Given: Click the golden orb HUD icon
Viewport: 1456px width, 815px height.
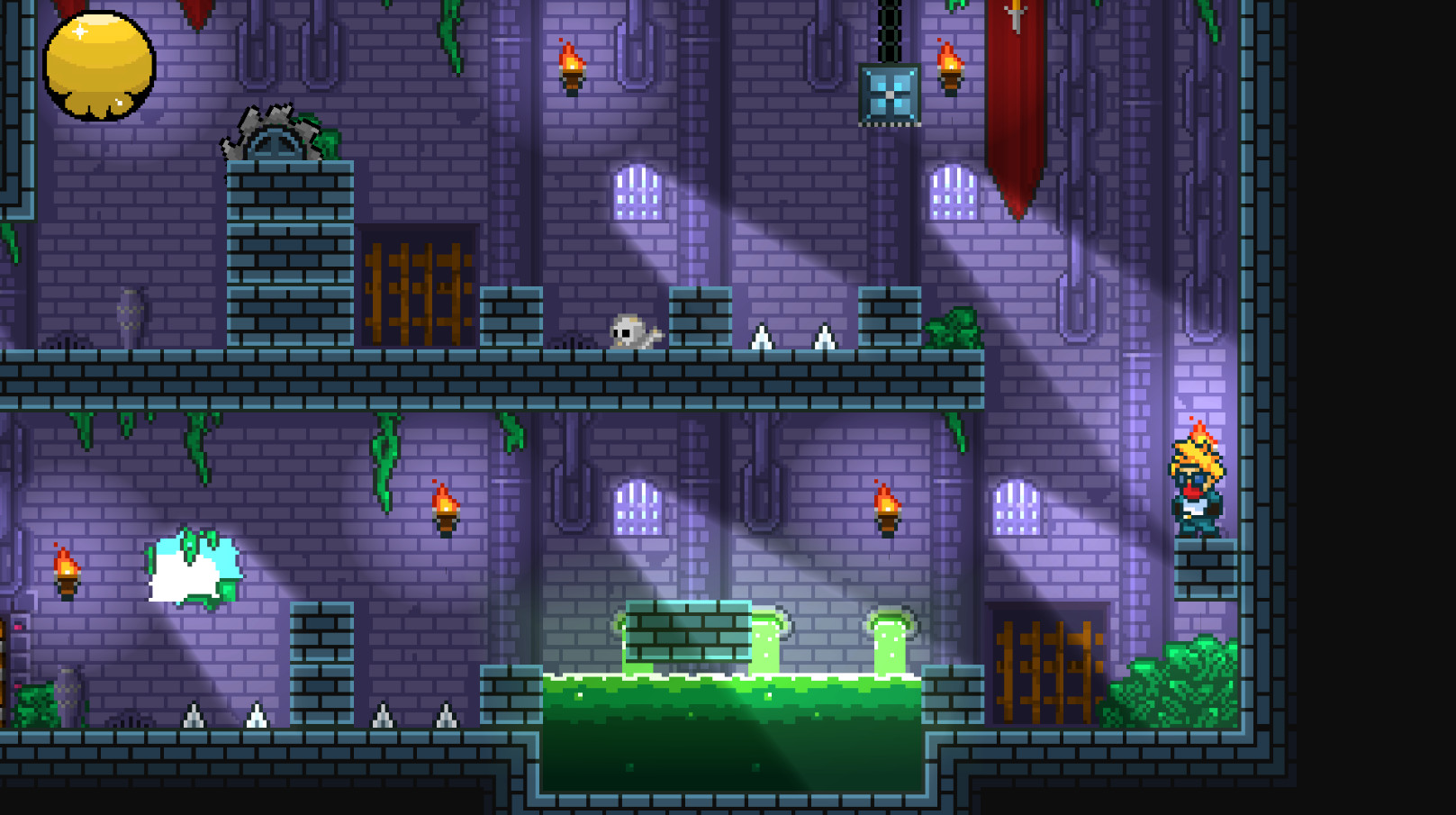Looking at the screenshot, I should click(99, 66).
